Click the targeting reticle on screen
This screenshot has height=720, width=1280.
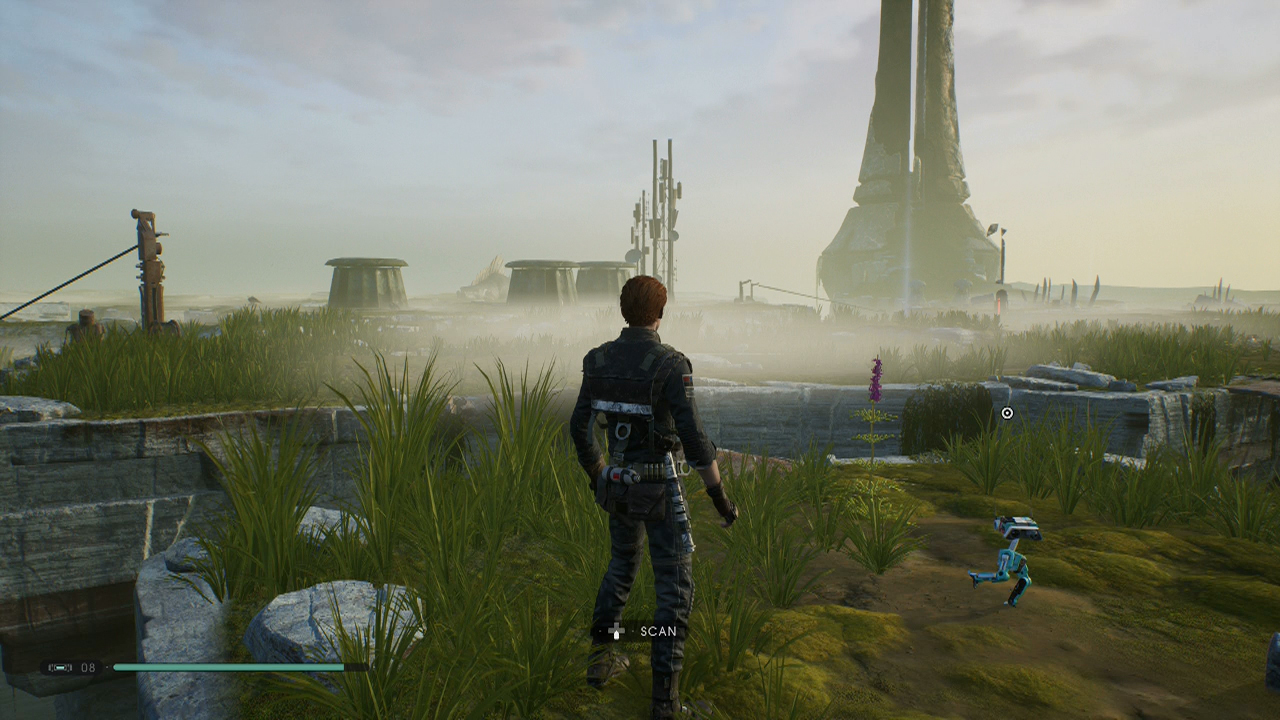[1006, 411]
